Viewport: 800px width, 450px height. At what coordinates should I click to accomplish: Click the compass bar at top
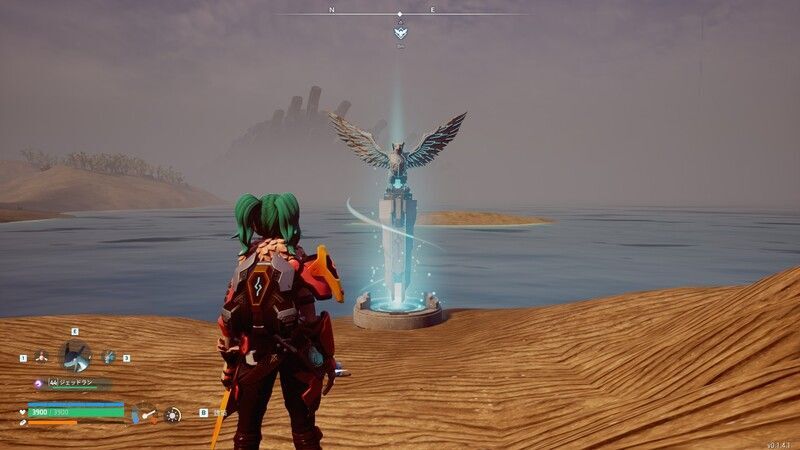tap(400, 14)
